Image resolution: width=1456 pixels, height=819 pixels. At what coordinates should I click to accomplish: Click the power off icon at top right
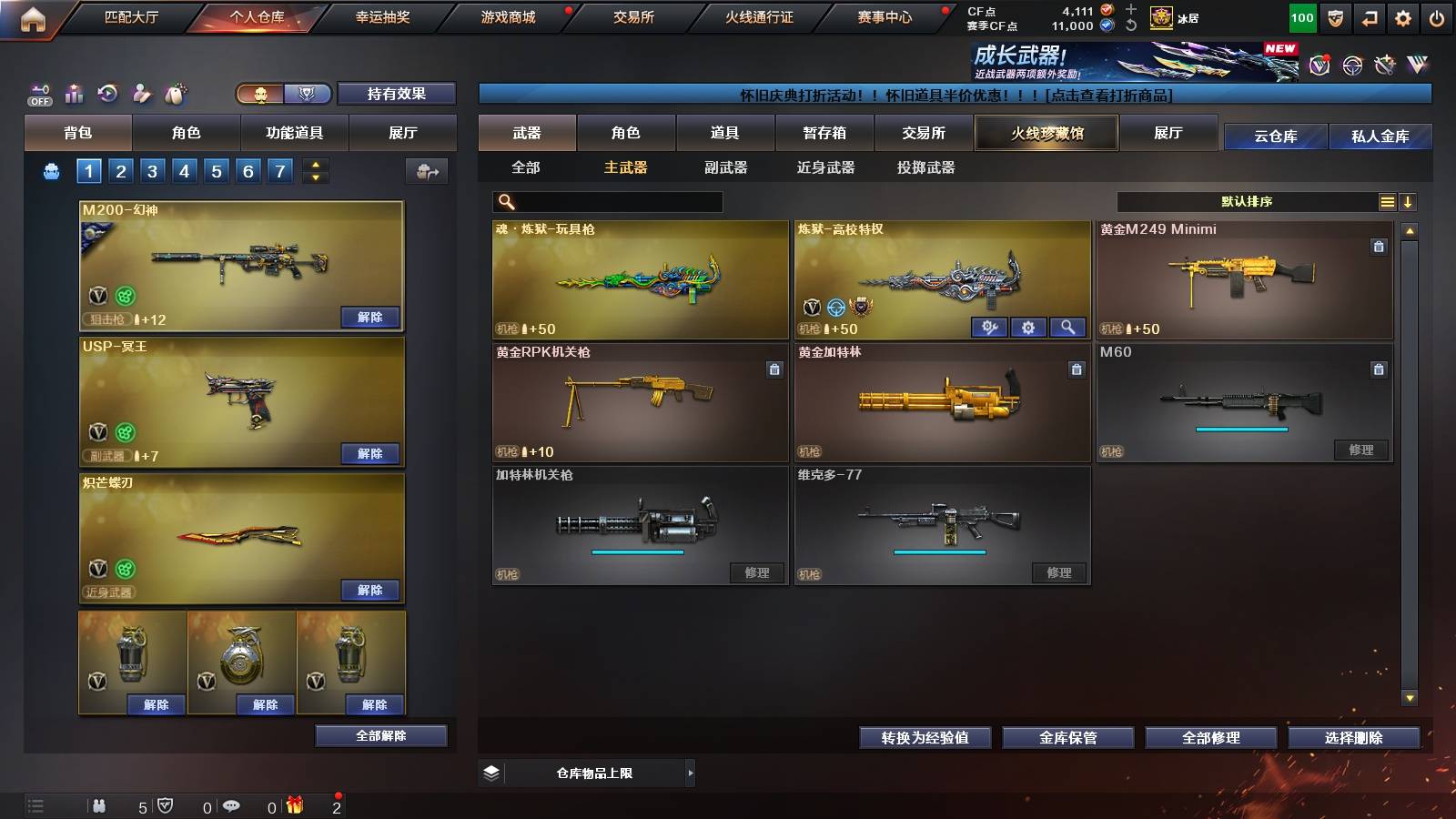1438,16
